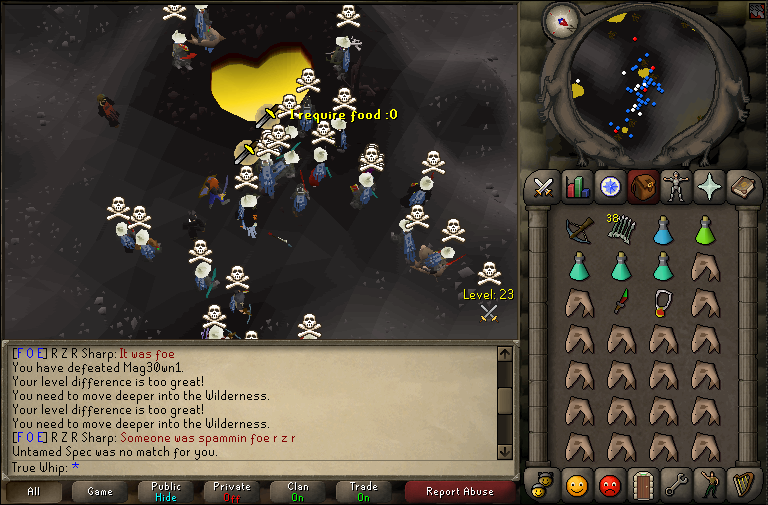Switch to the Skills stats tab

[x=577, y=187]
